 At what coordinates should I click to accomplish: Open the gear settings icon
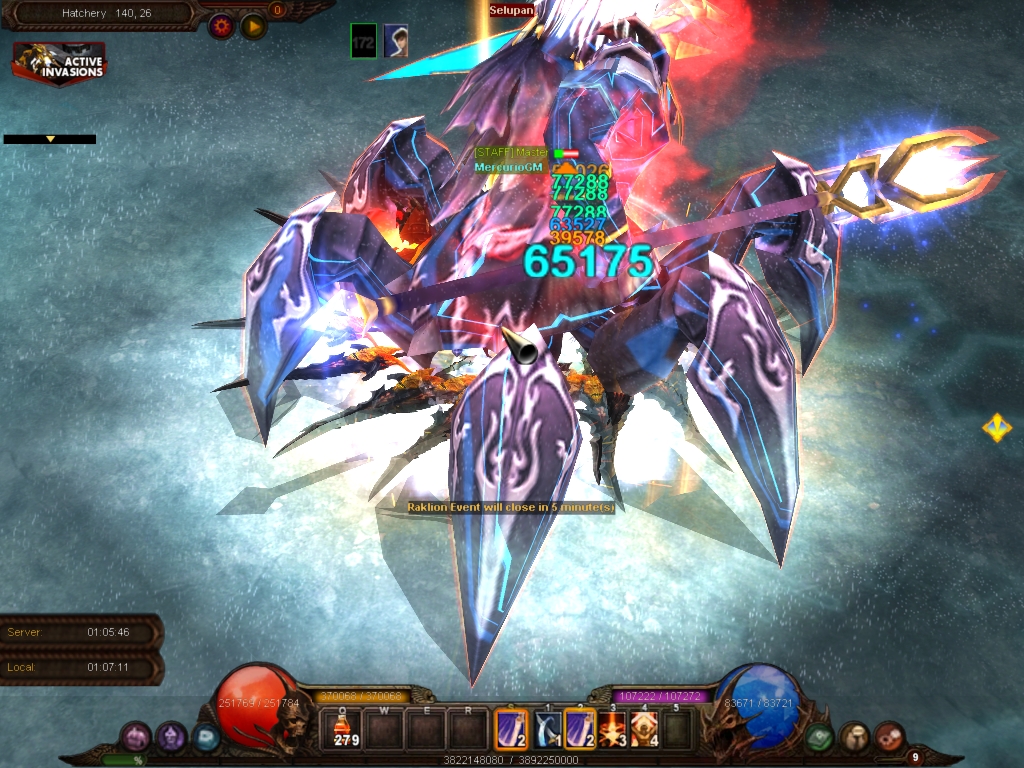(221, 27)
